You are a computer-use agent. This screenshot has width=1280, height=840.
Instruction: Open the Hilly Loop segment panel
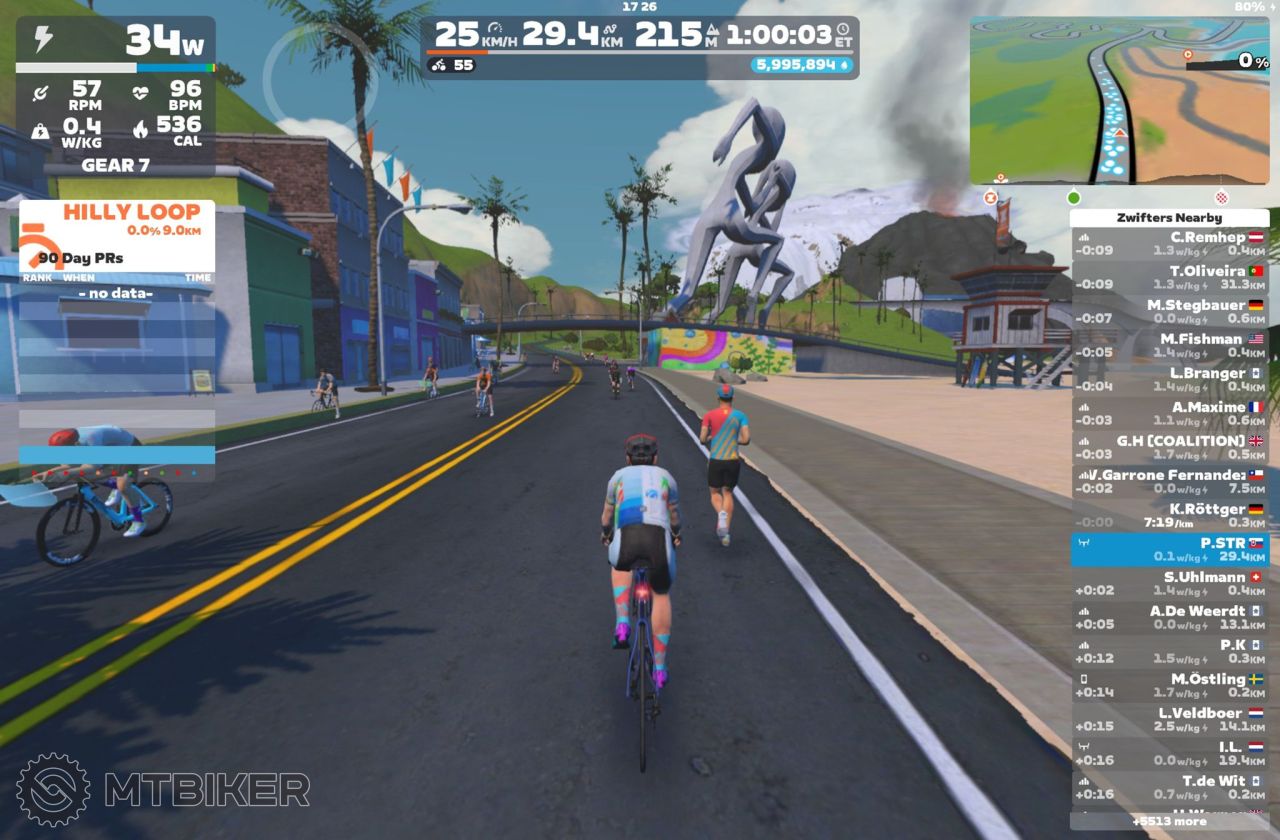116,220
